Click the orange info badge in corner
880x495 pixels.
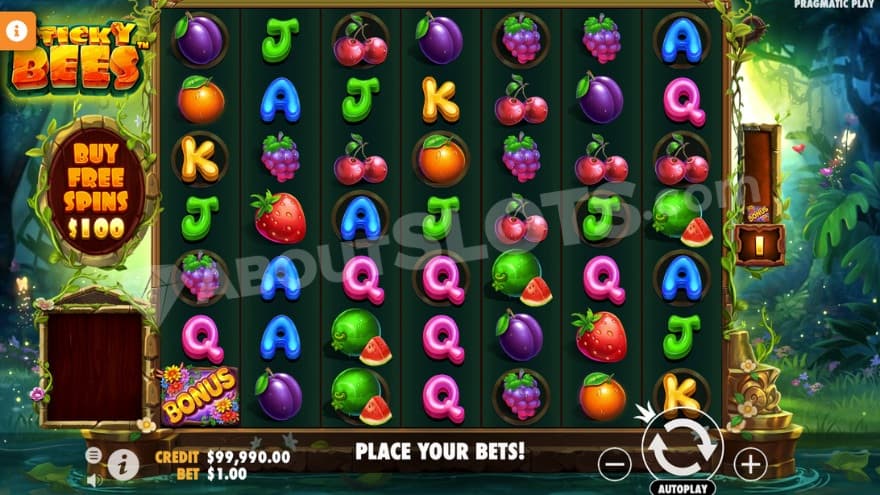point(17,30)
